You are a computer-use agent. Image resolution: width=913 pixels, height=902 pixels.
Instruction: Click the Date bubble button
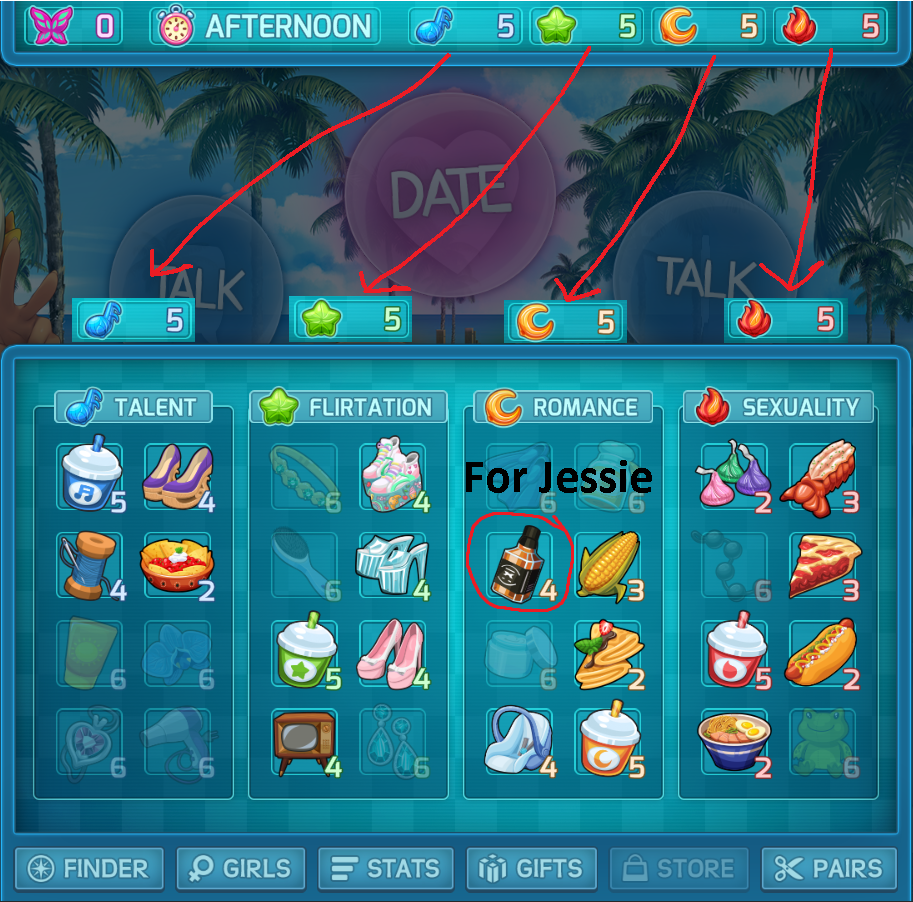(x=435, y=195)
